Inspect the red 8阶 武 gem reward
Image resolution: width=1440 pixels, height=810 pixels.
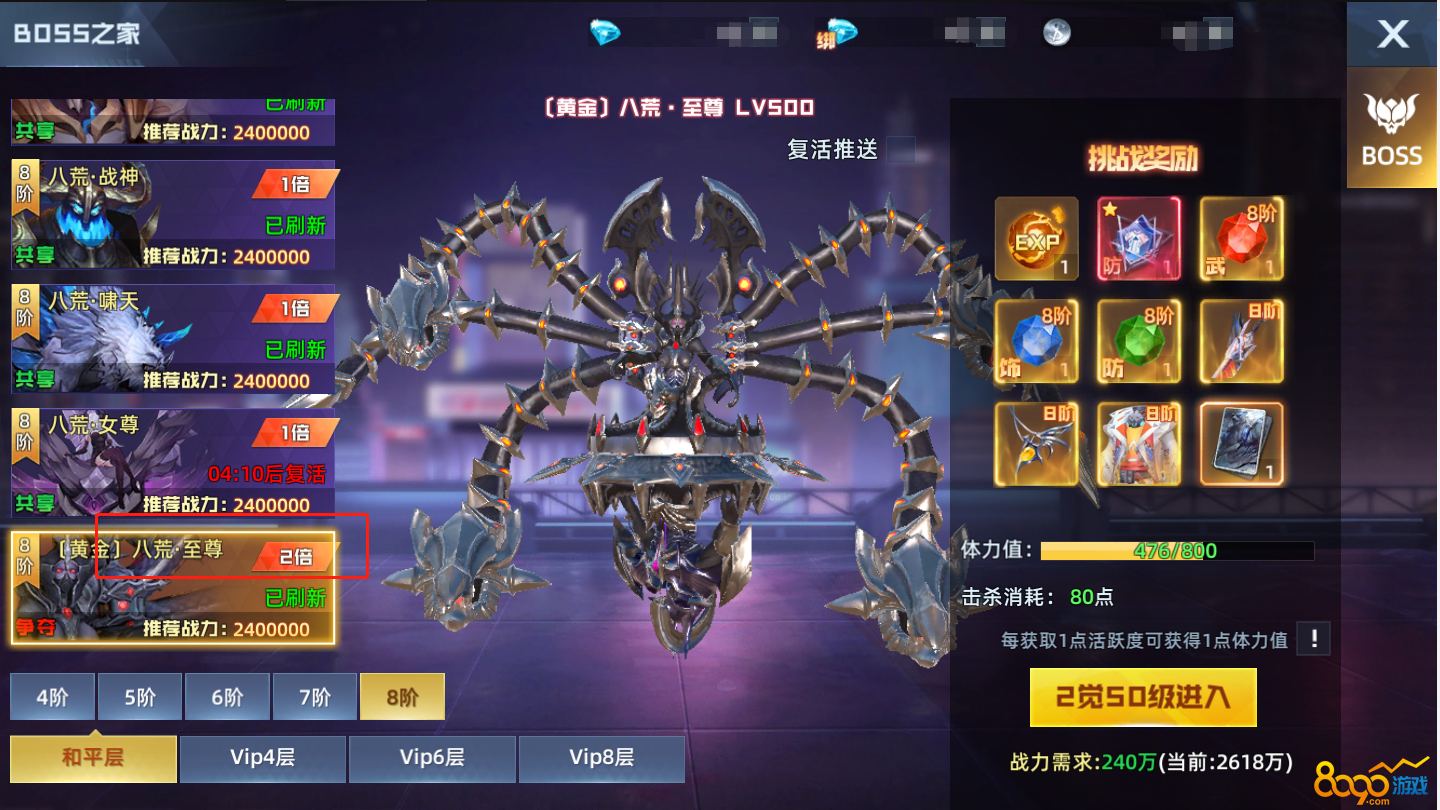[1241, 238]
